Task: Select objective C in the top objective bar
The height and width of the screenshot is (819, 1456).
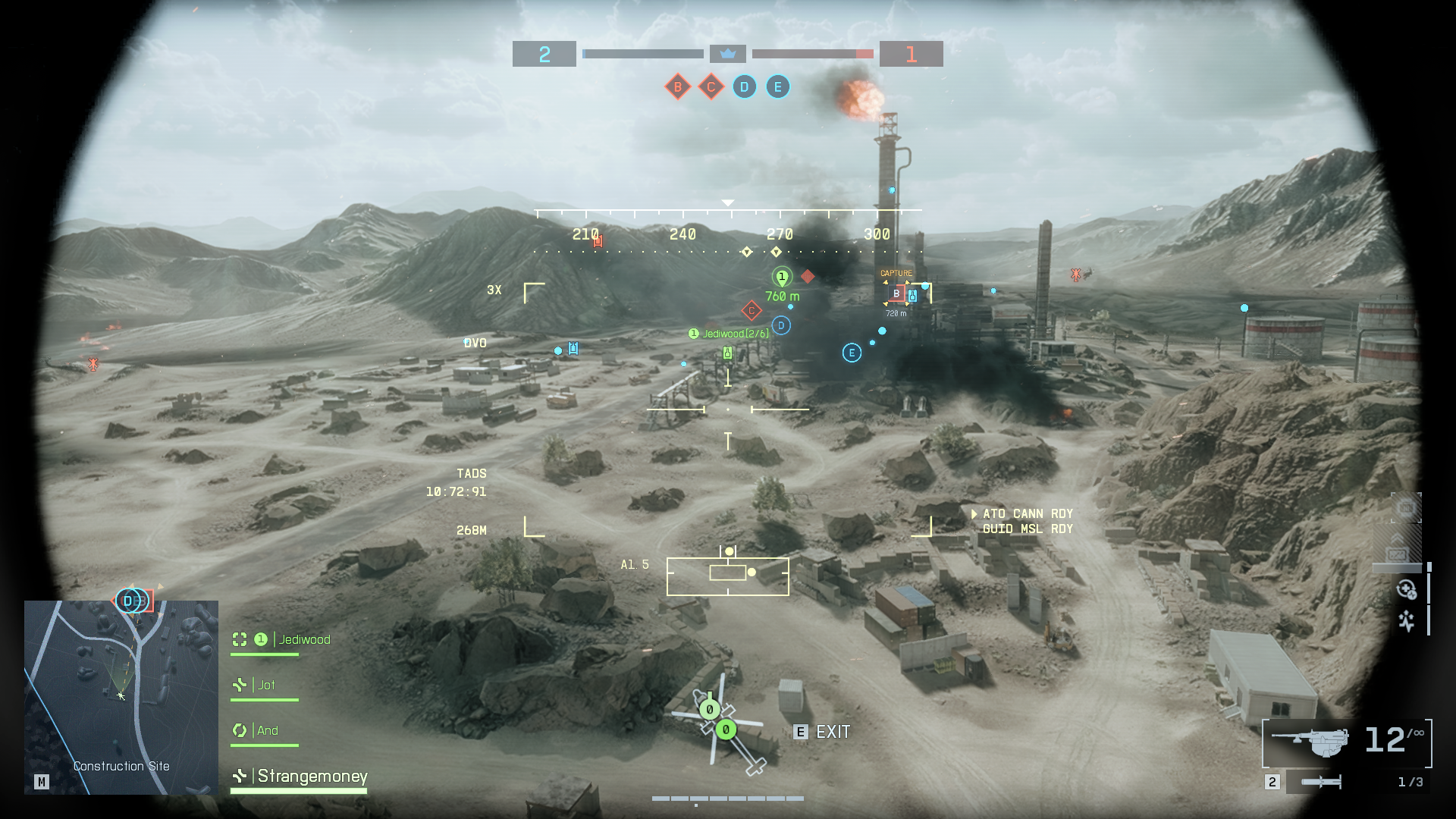Action: click(711, 87)
